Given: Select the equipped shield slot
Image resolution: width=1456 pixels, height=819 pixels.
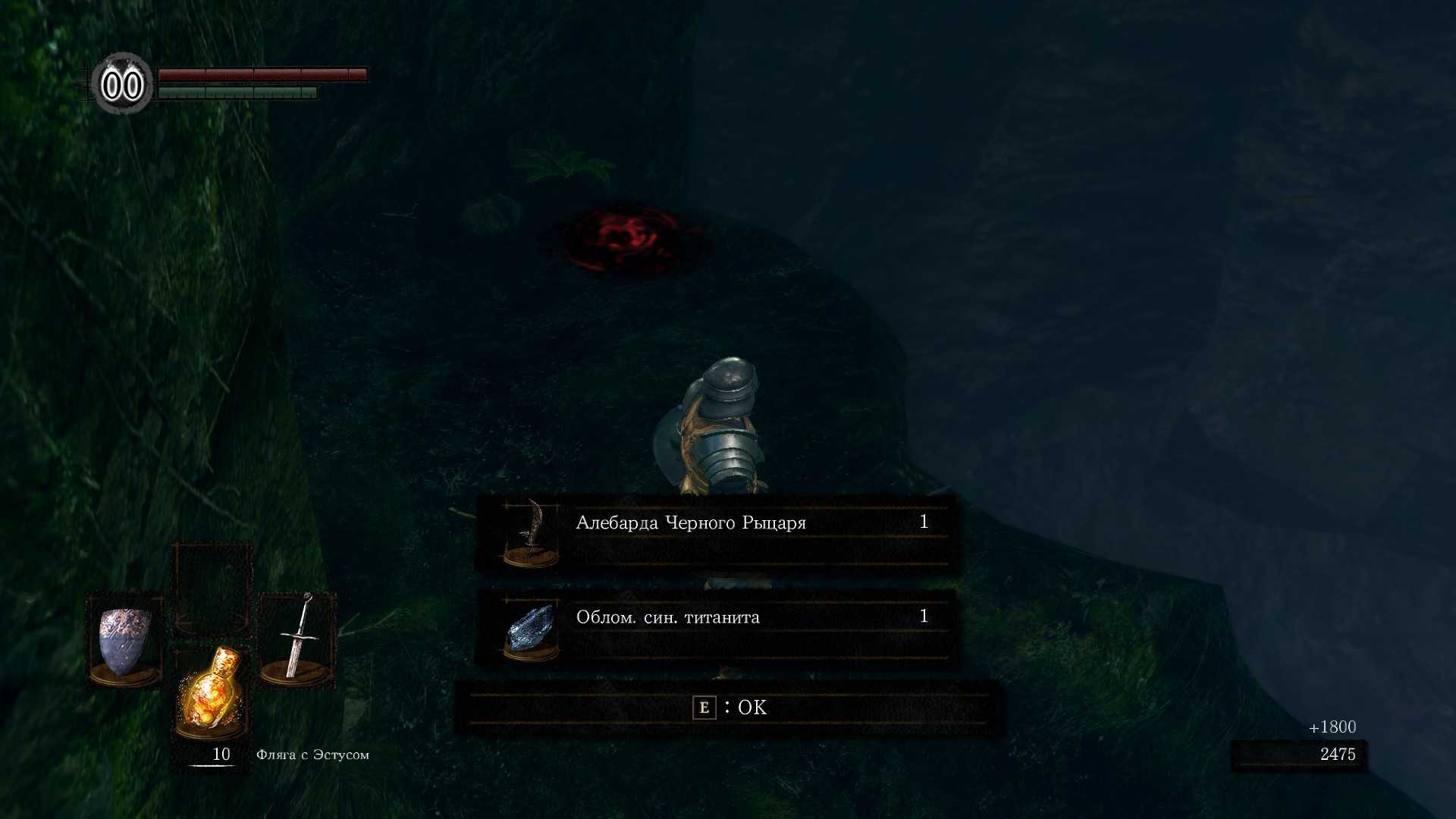Looking at the screenshot, I should (x=125, y=641).
